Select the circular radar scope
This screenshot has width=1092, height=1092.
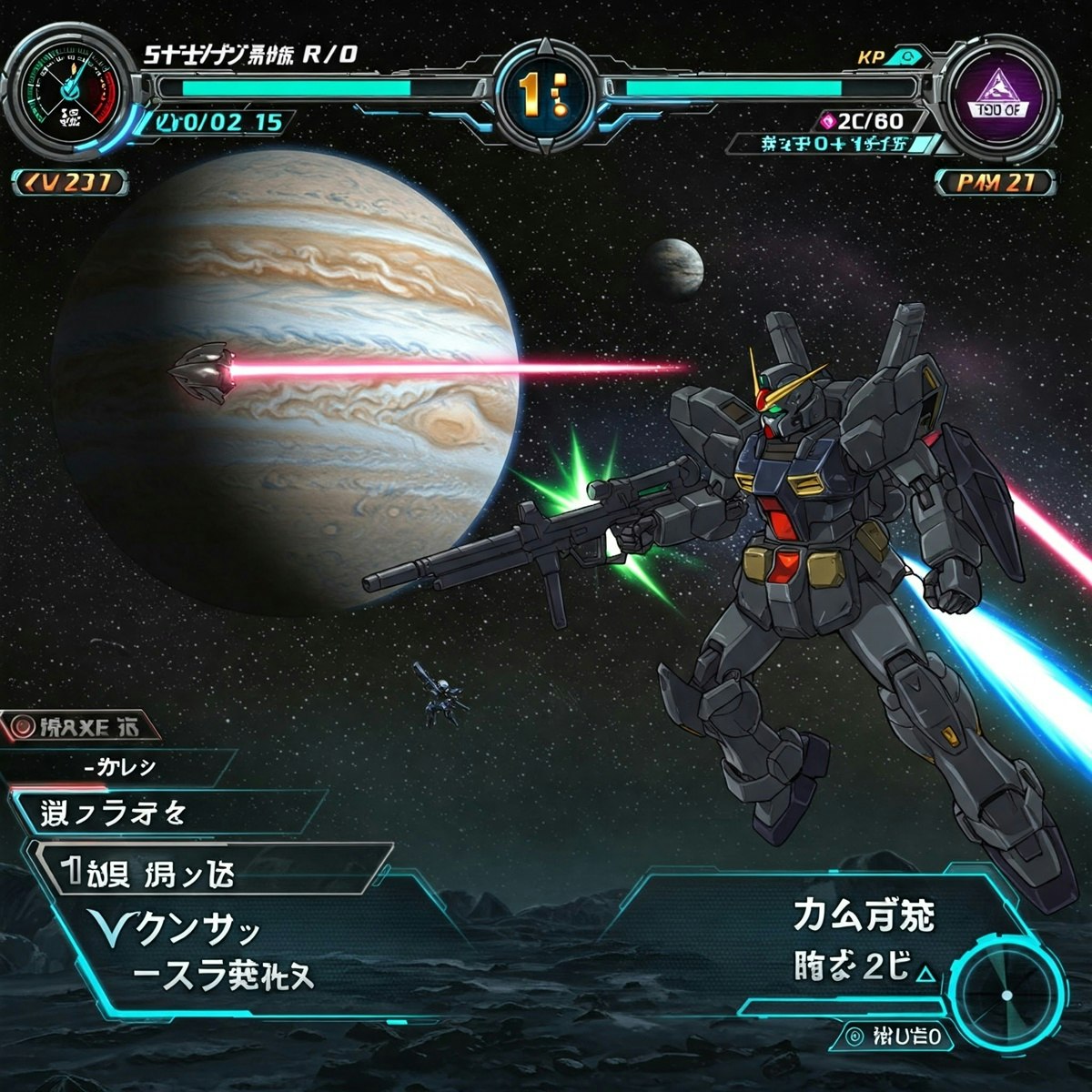(1006, 993)
